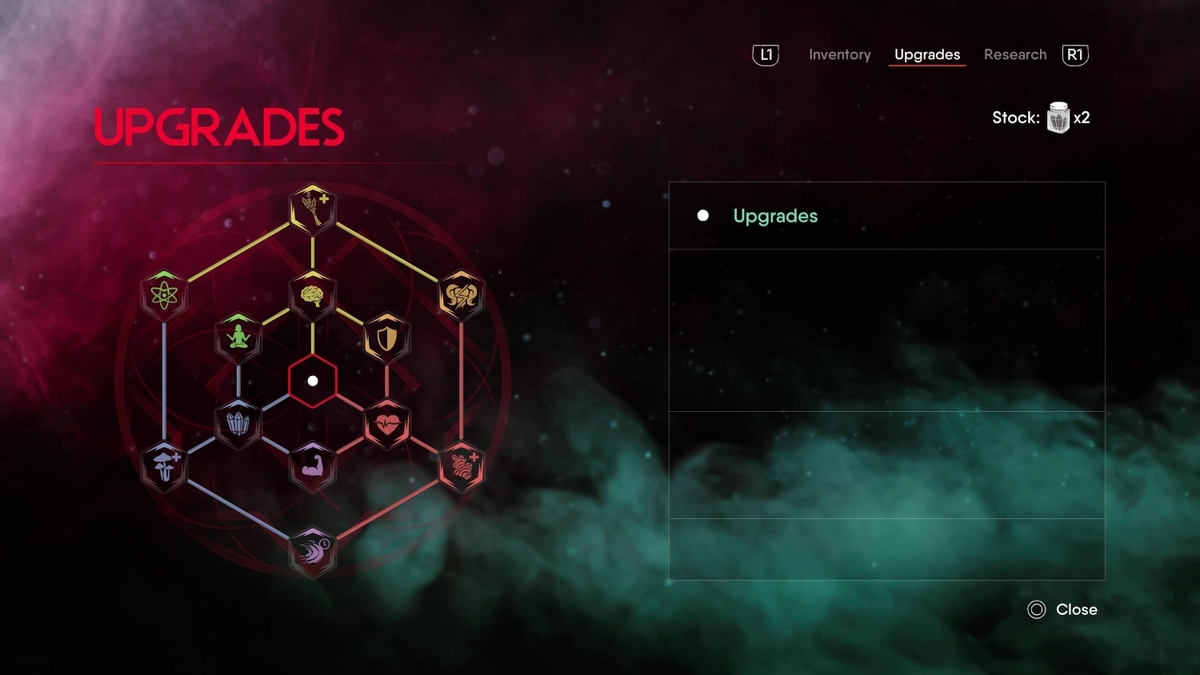Screen dimensions: 1200x675
Task: Switch to the Inventory tab
Action: [839, 55]
